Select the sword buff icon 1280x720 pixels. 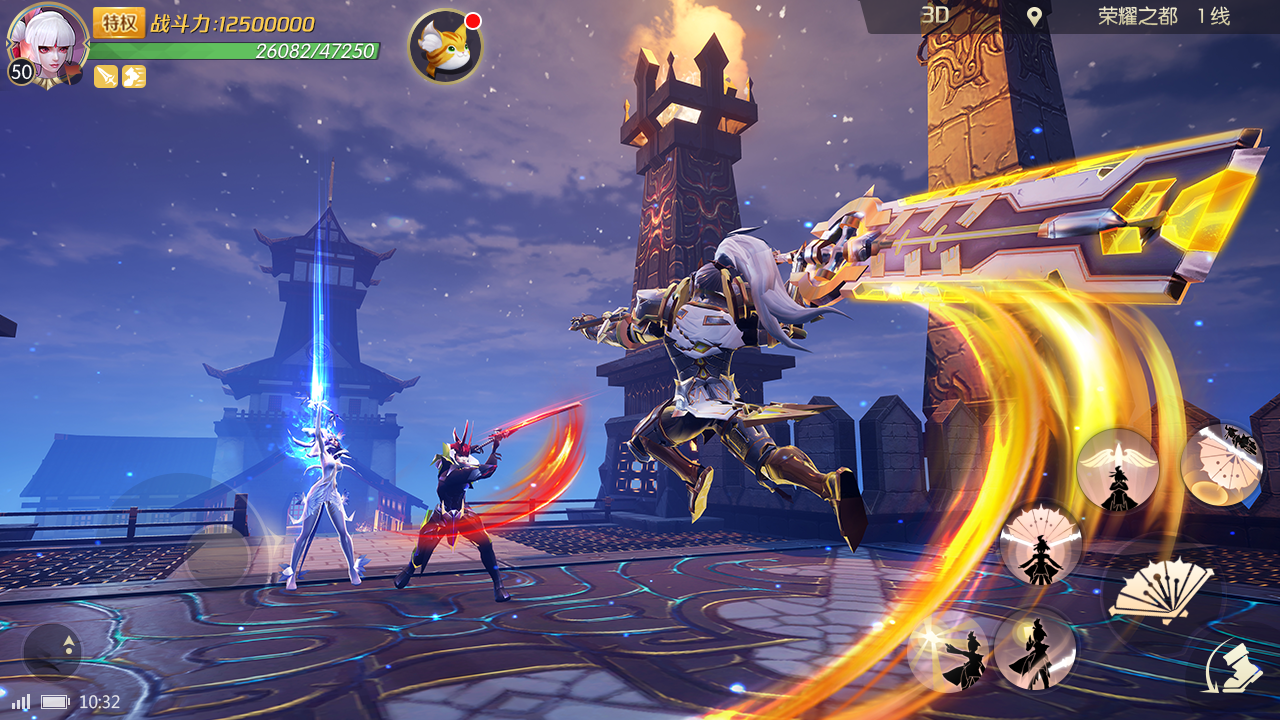pos(106,76)
